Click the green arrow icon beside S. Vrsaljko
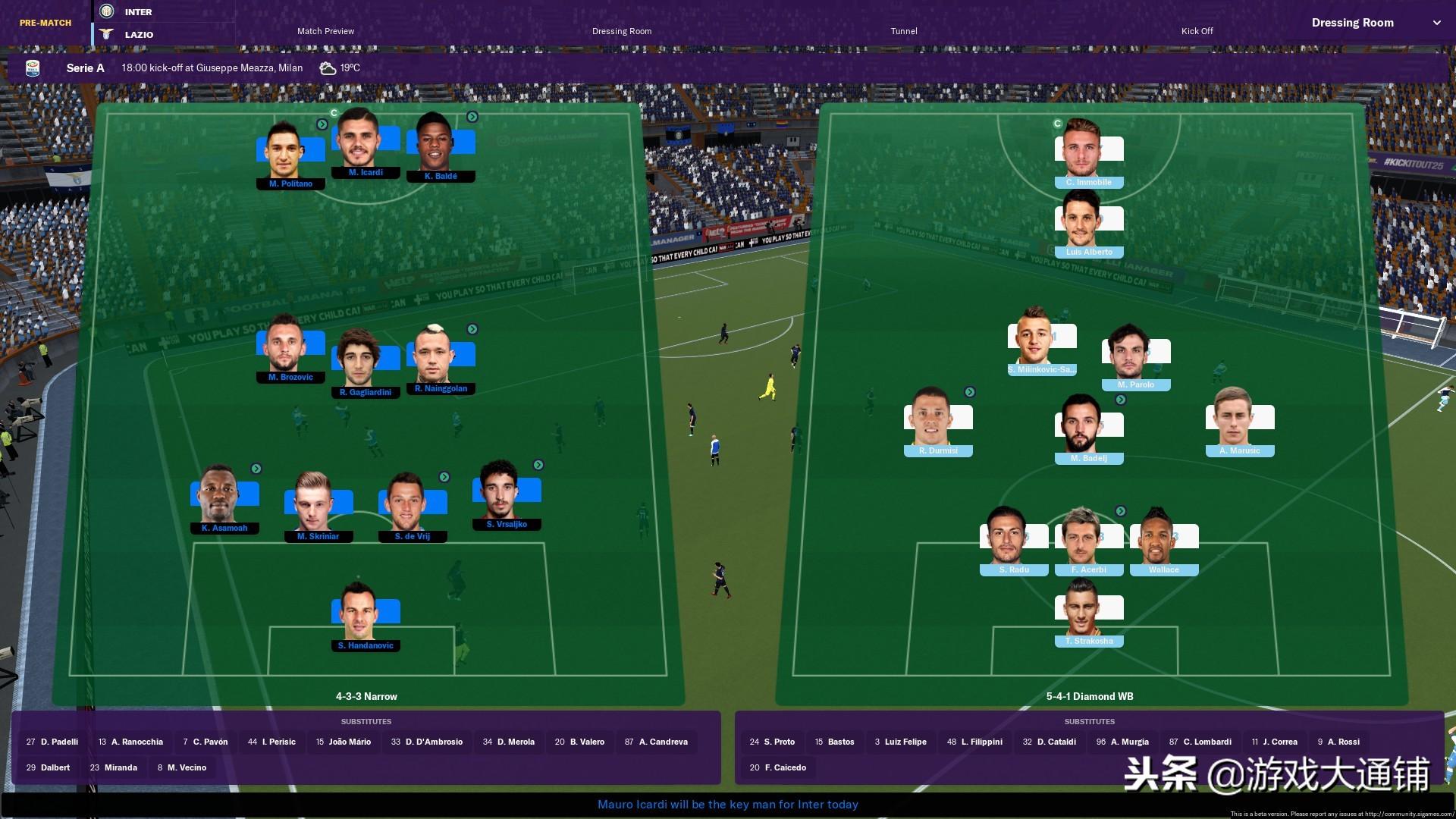This screenshot has width=1456, height=819. click(x=538, y=464)
